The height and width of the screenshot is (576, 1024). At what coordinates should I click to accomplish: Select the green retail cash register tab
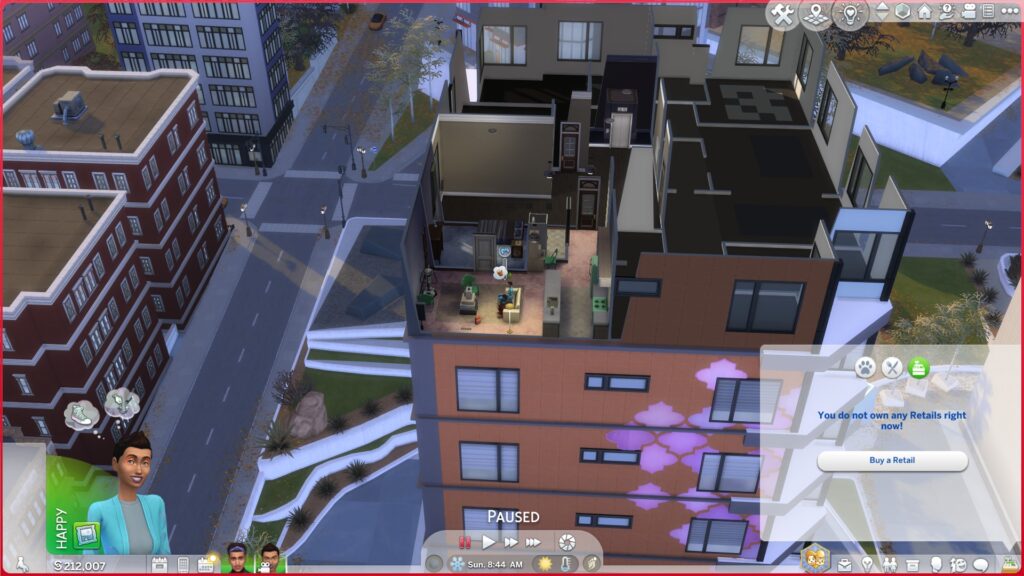[x=919, y=368]
